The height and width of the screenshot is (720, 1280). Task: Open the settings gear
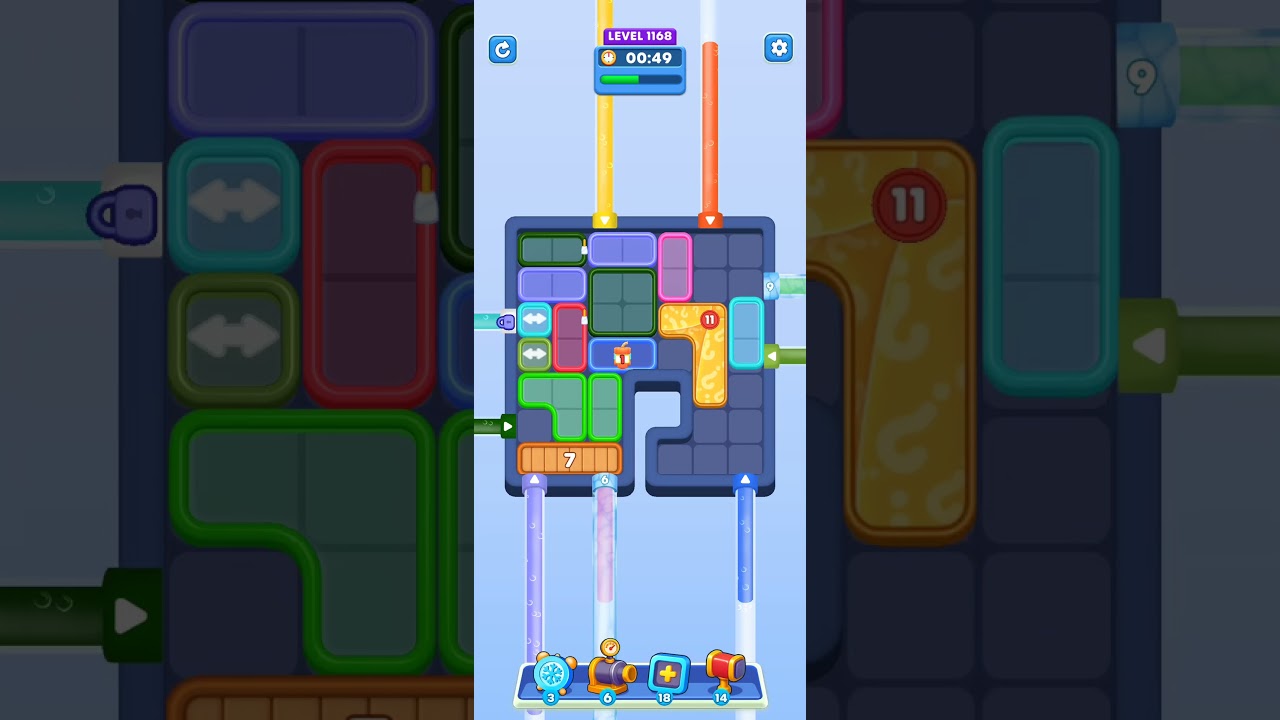778,47
